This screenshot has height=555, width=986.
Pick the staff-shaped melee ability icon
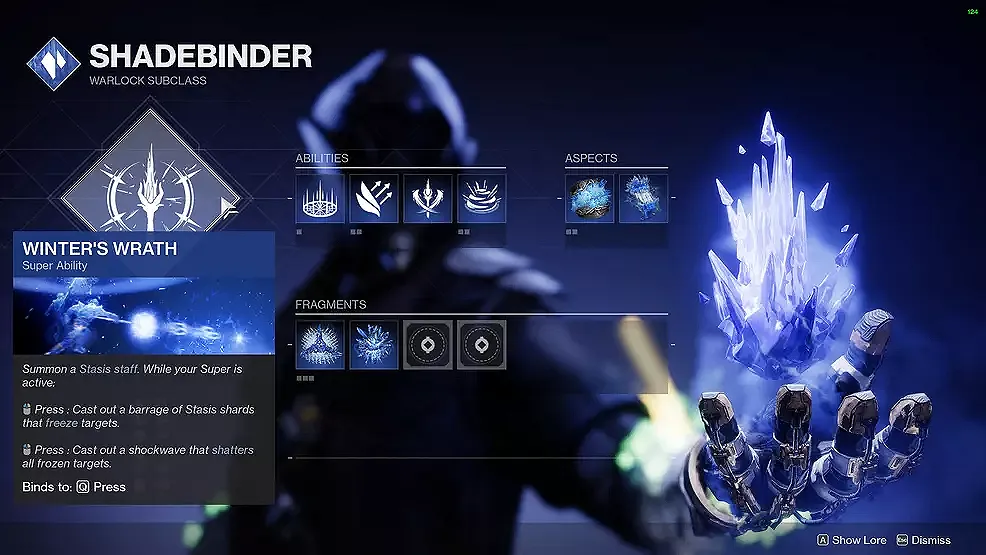point(428,198)
